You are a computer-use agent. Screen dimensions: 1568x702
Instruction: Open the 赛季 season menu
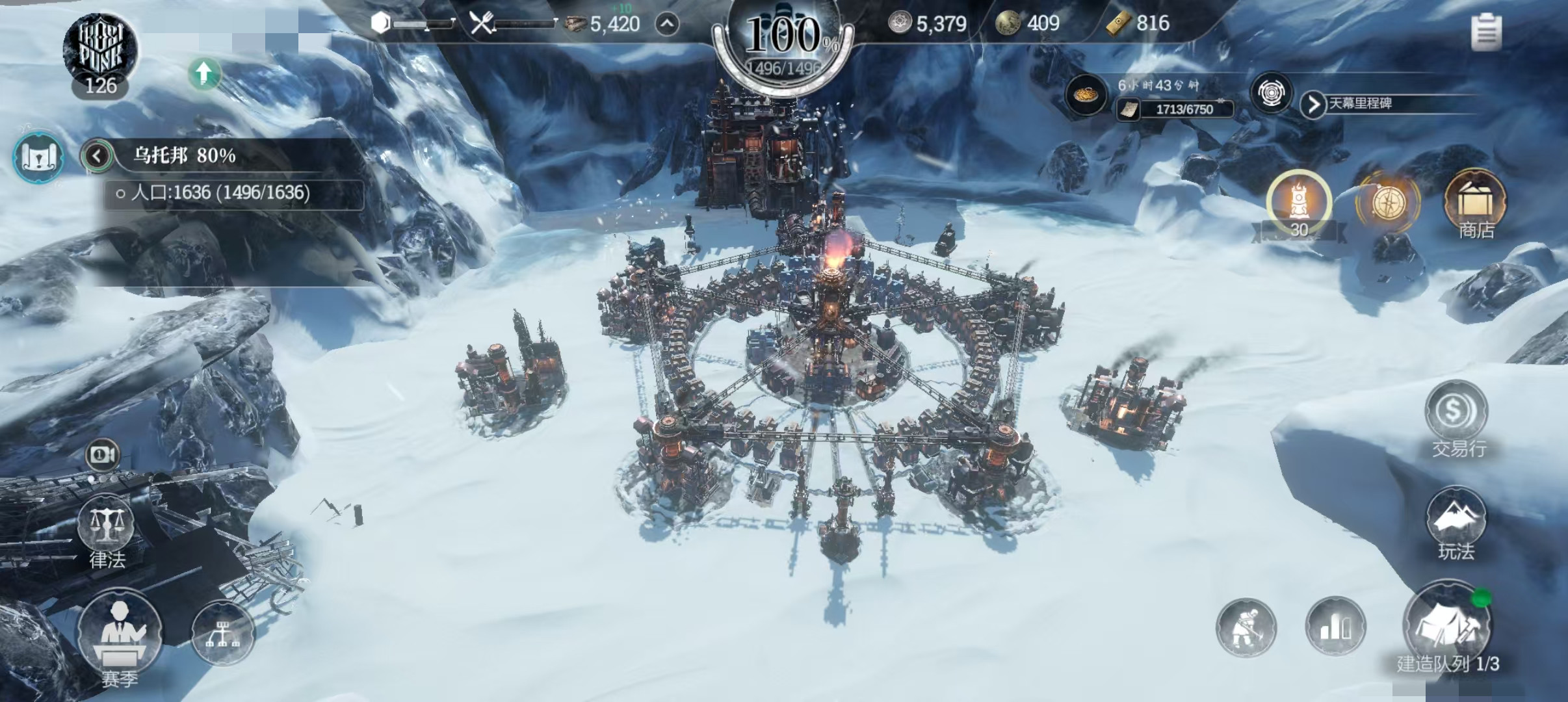tap(119, 630)
